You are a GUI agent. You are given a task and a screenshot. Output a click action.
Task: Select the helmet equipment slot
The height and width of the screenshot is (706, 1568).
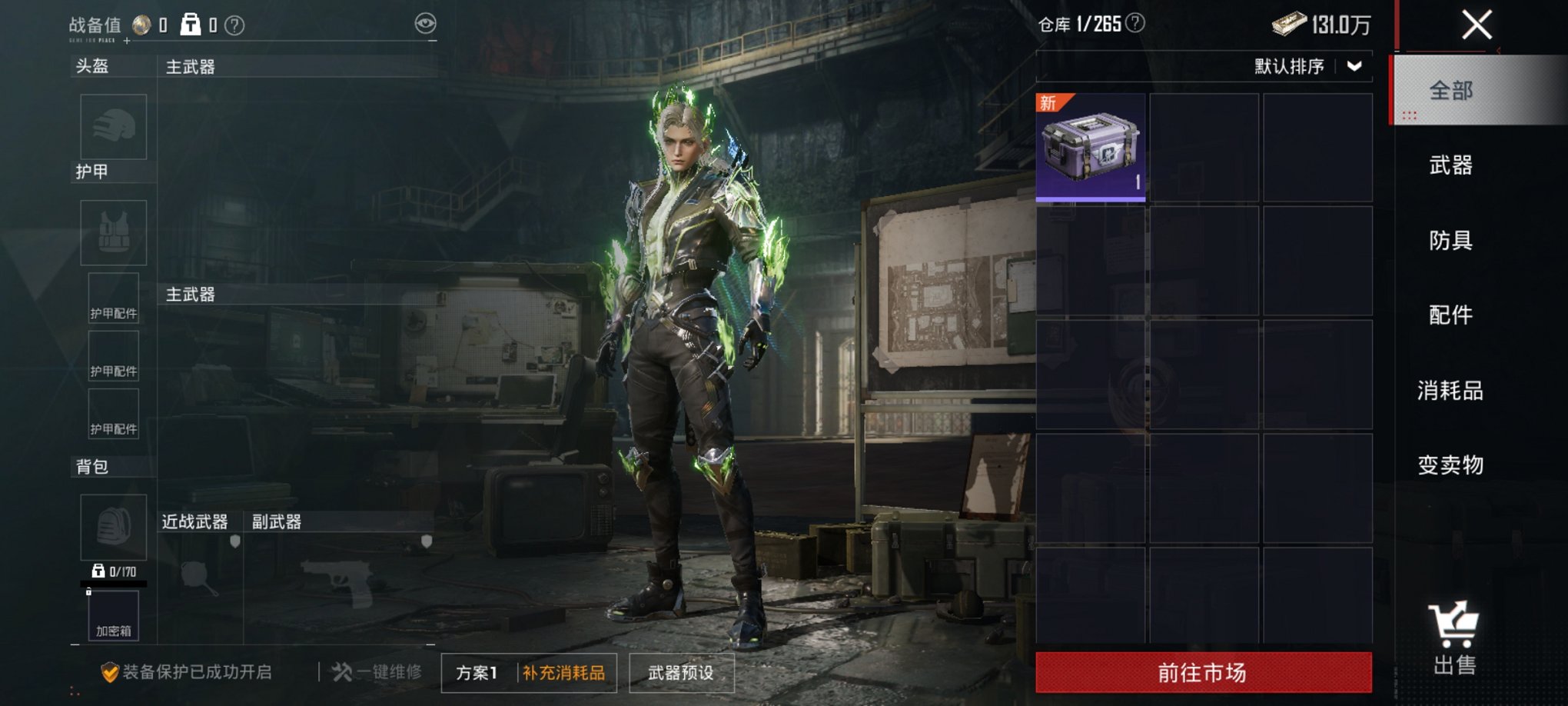coord(114,127)
